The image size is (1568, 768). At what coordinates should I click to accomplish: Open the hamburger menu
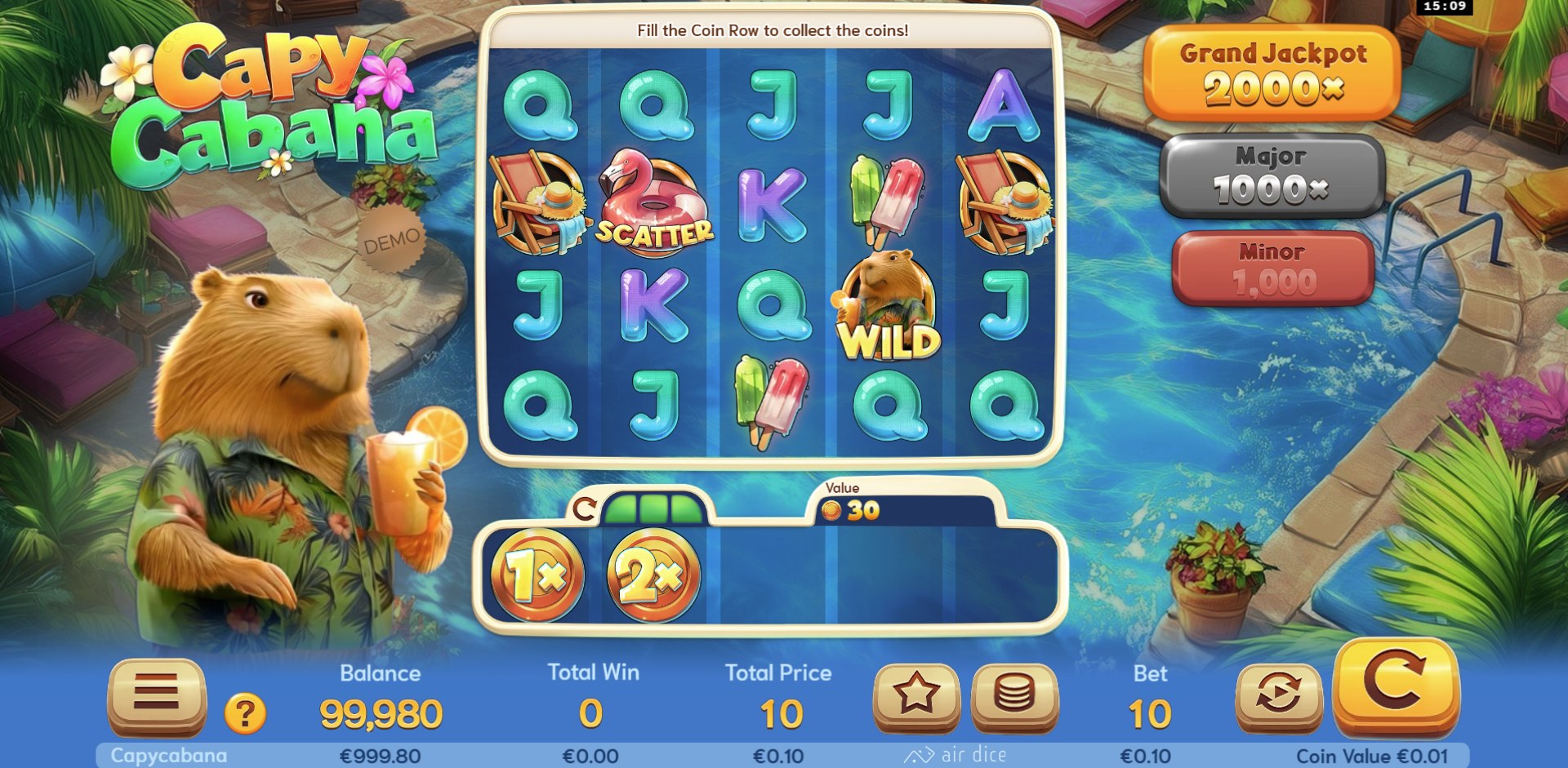point(156,695)
